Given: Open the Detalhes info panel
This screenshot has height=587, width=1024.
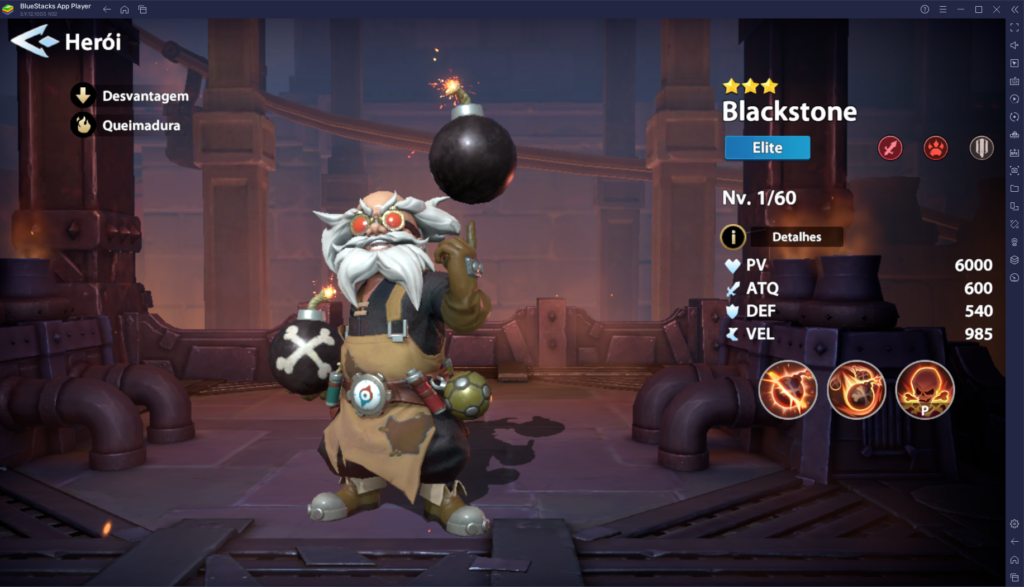Looking at the screenshot, I should (795, 237).
